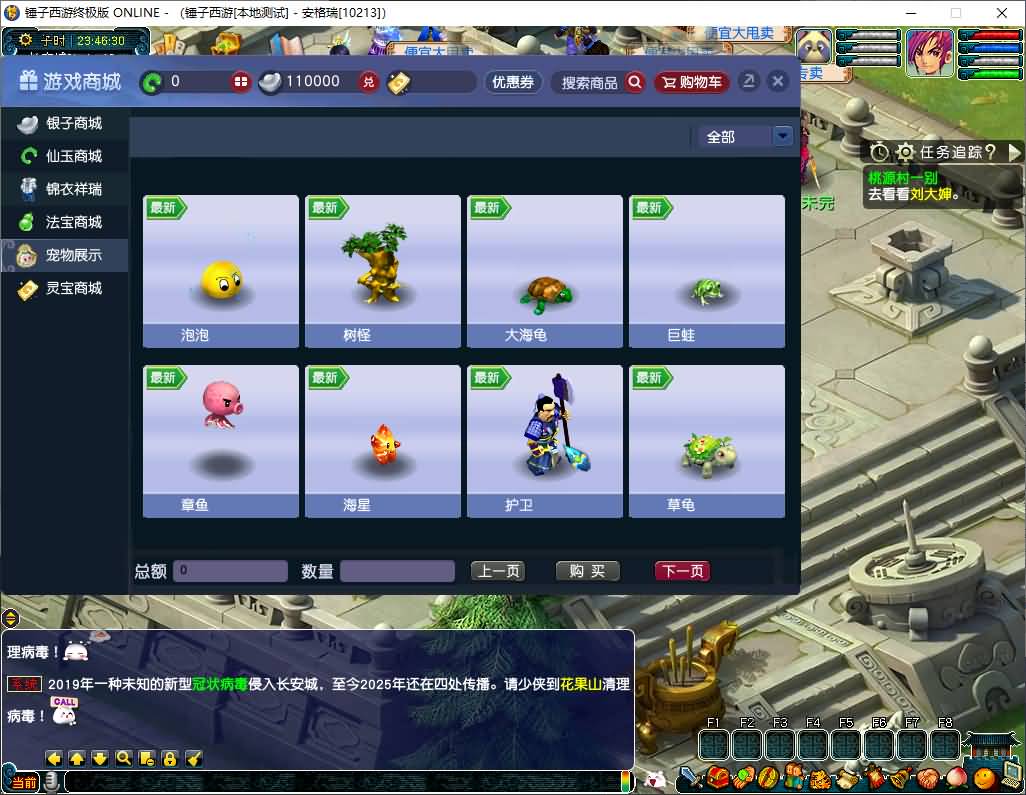The height and width of the screenshot is (795, 1026).
Task: Select the 巨蛙 pet tile
Action: click(x=707, y=271)
